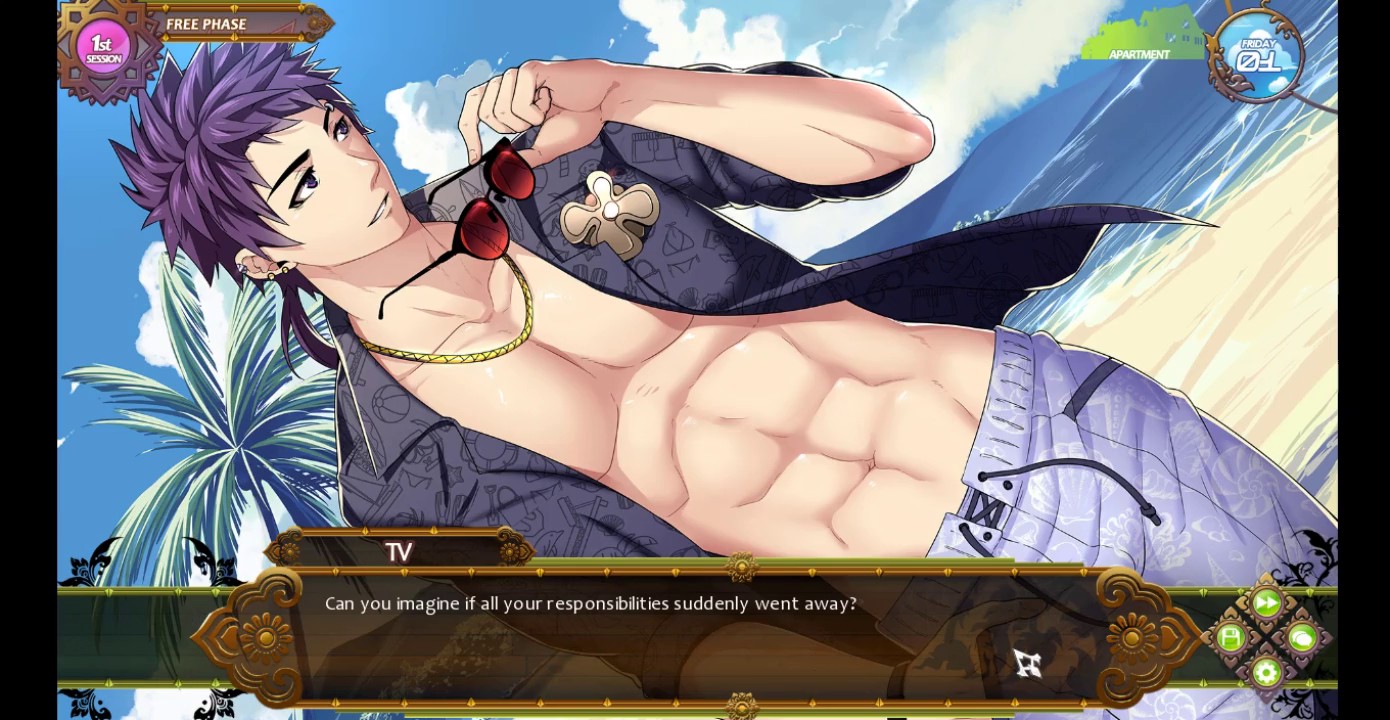This screenshot has width=1390, height=720.
Task: Skip ahead with the fast-forward button
Action: pos(1266,603)
